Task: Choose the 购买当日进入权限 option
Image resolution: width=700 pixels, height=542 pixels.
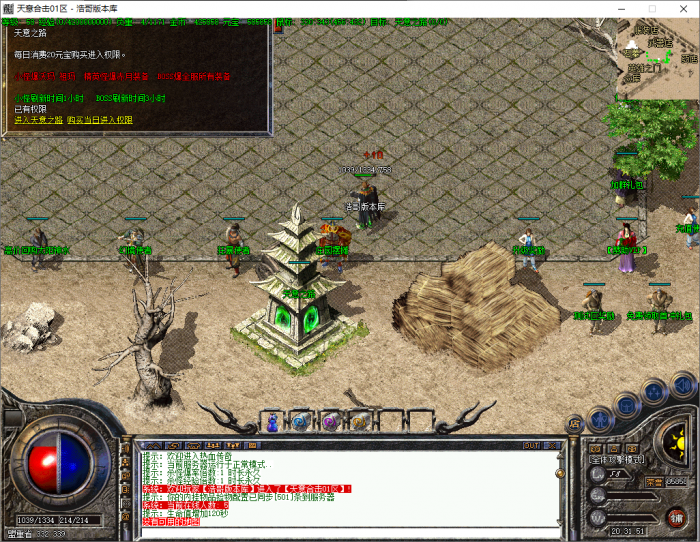Action: coord(99,120)
